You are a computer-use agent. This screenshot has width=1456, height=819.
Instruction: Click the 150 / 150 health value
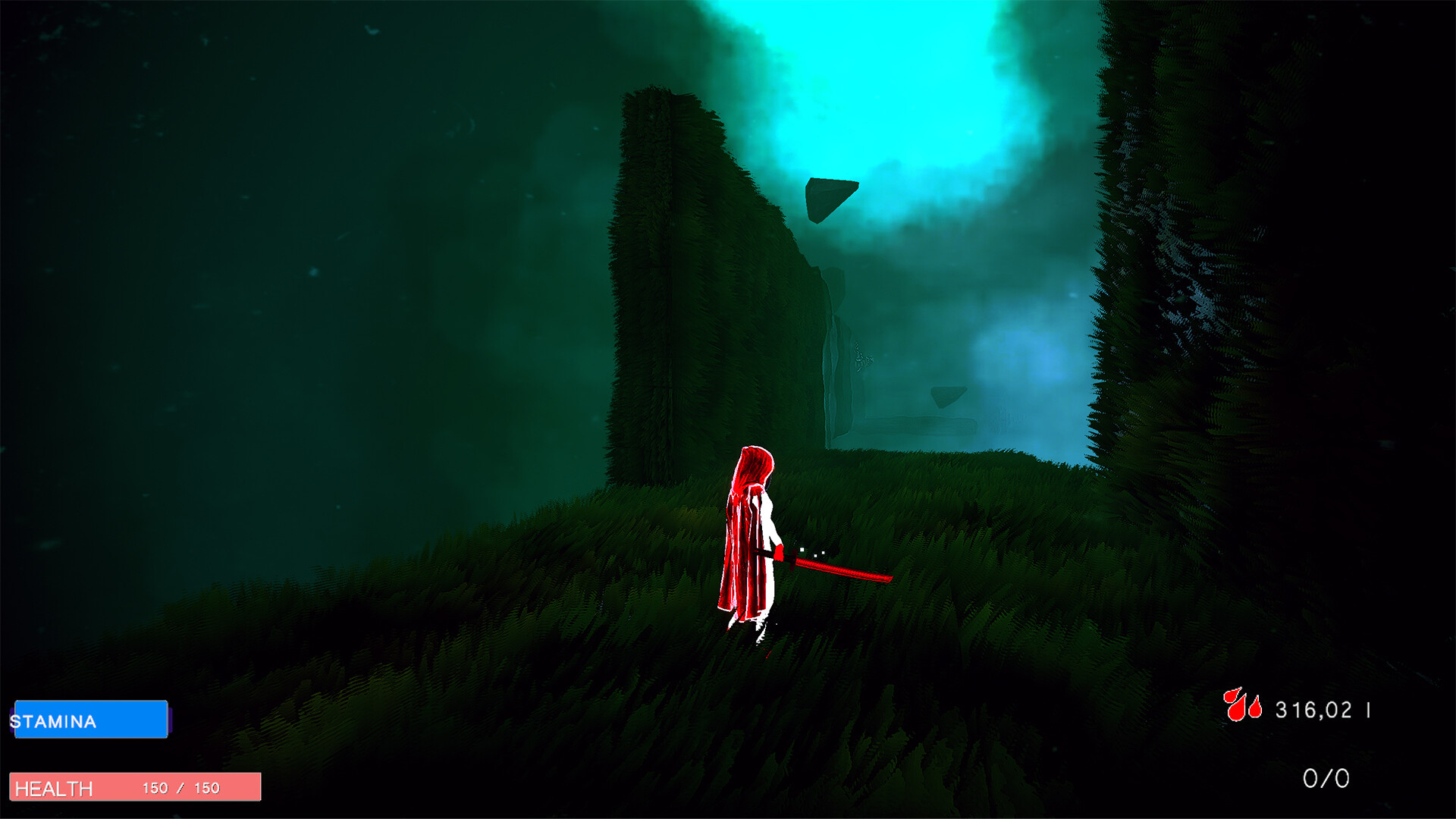coord(182,788)
